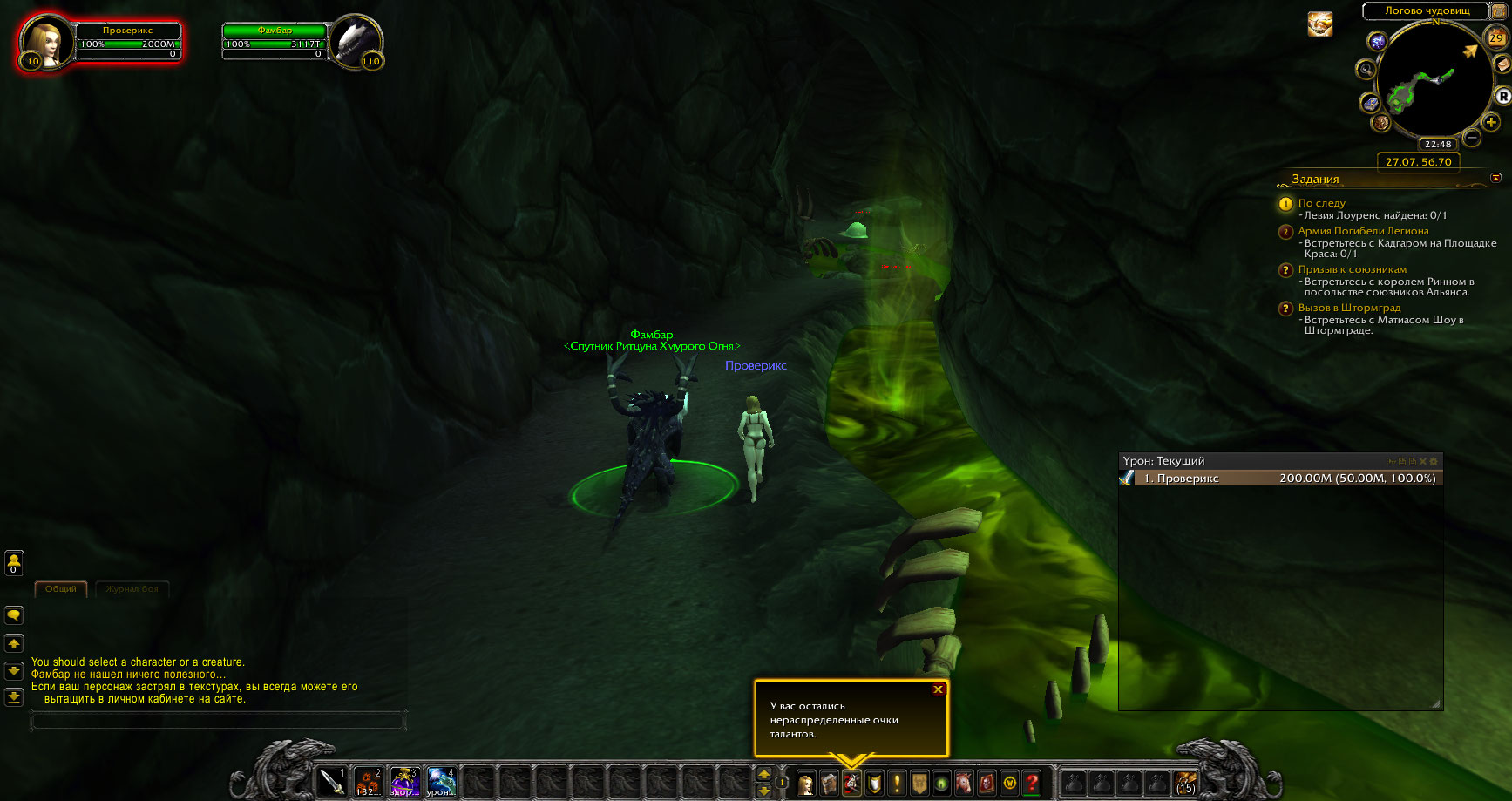This screenshot has height=801, width=1512.
Task: Select the Проверикс player portrait frame
Action: click(x=43, y=42)
